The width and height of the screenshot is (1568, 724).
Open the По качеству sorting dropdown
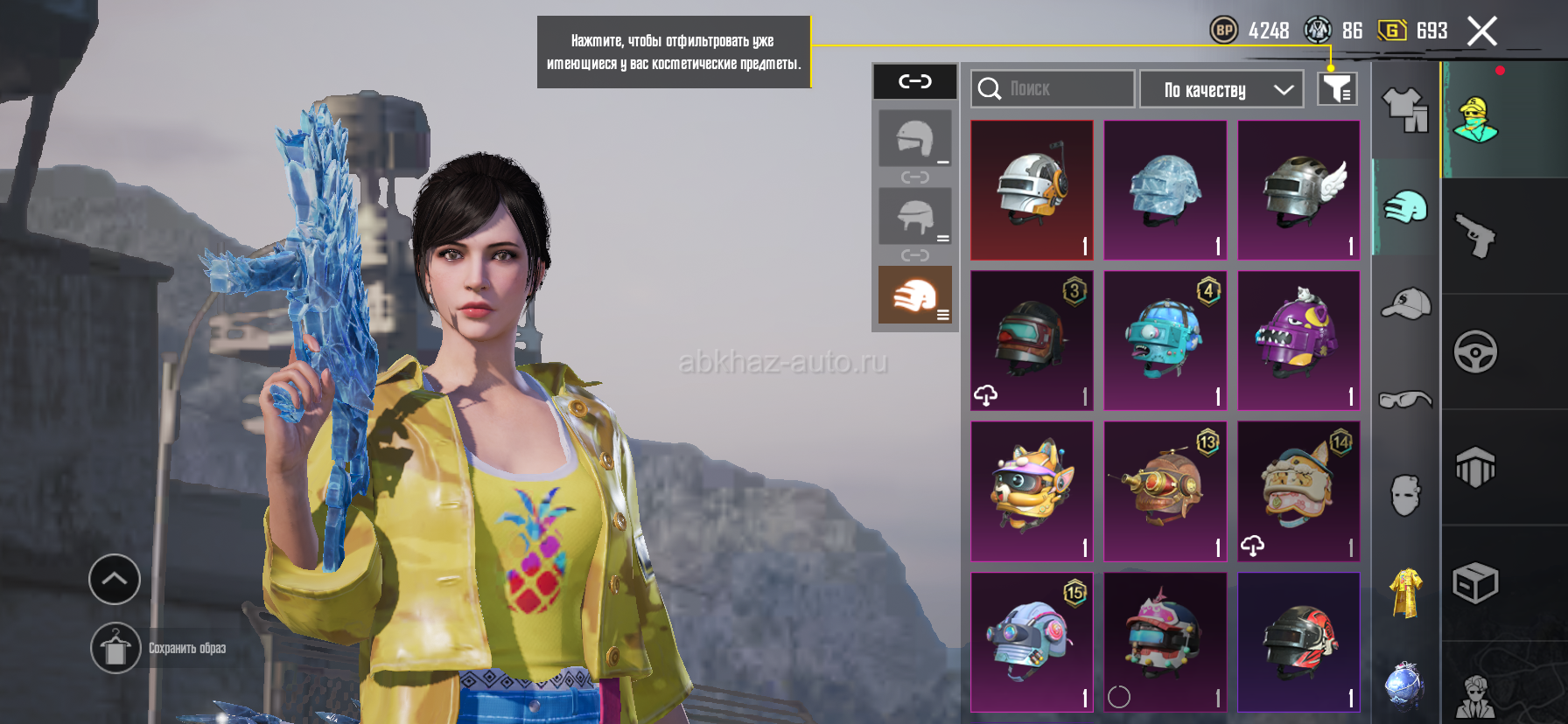pyautogui.click(x=1221, y=89)
